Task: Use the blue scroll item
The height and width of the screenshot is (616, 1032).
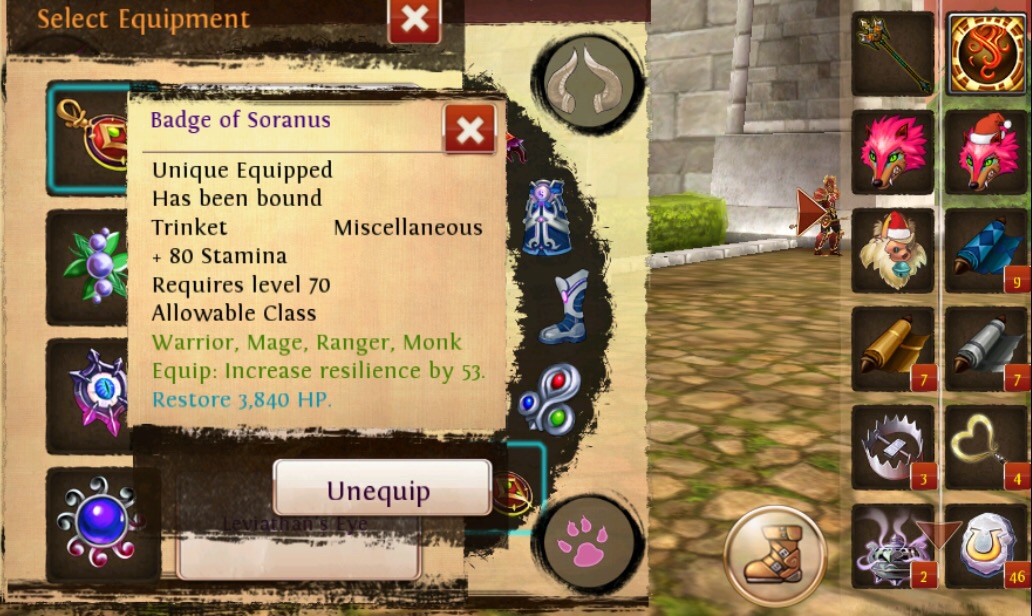Action: point(986,250)
